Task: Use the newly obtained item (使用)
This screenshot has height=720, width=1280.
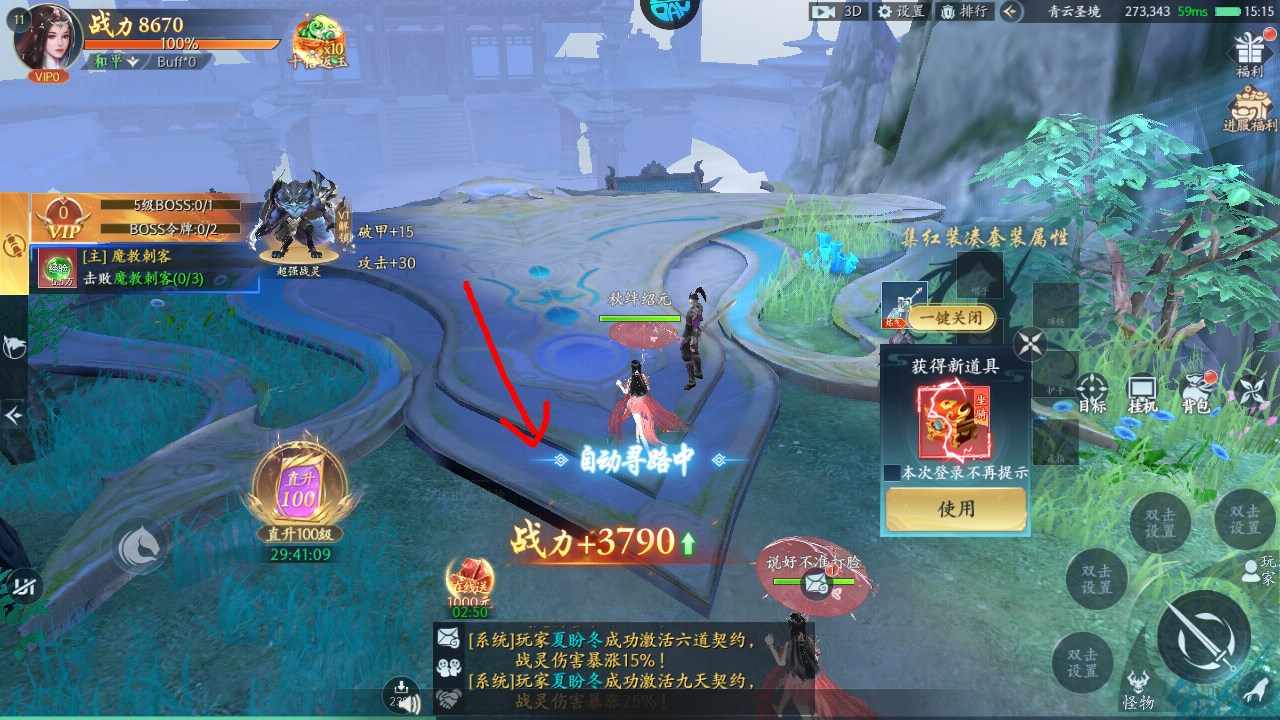Action: [x=955, y=509]
